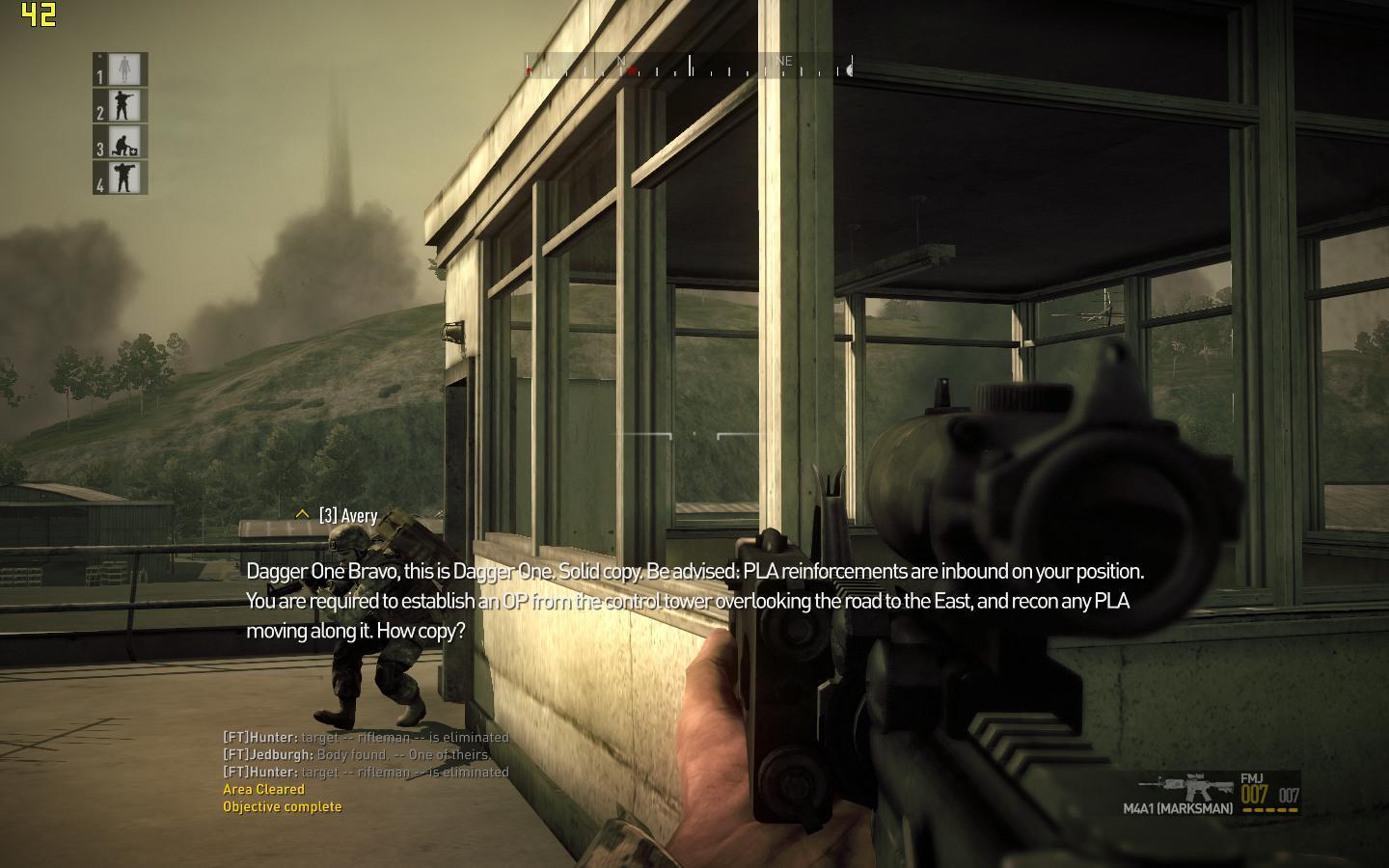Screen dimensions: 1389x868
Task: Click the Avery squad member marker
Action: (x=338, y=516)
